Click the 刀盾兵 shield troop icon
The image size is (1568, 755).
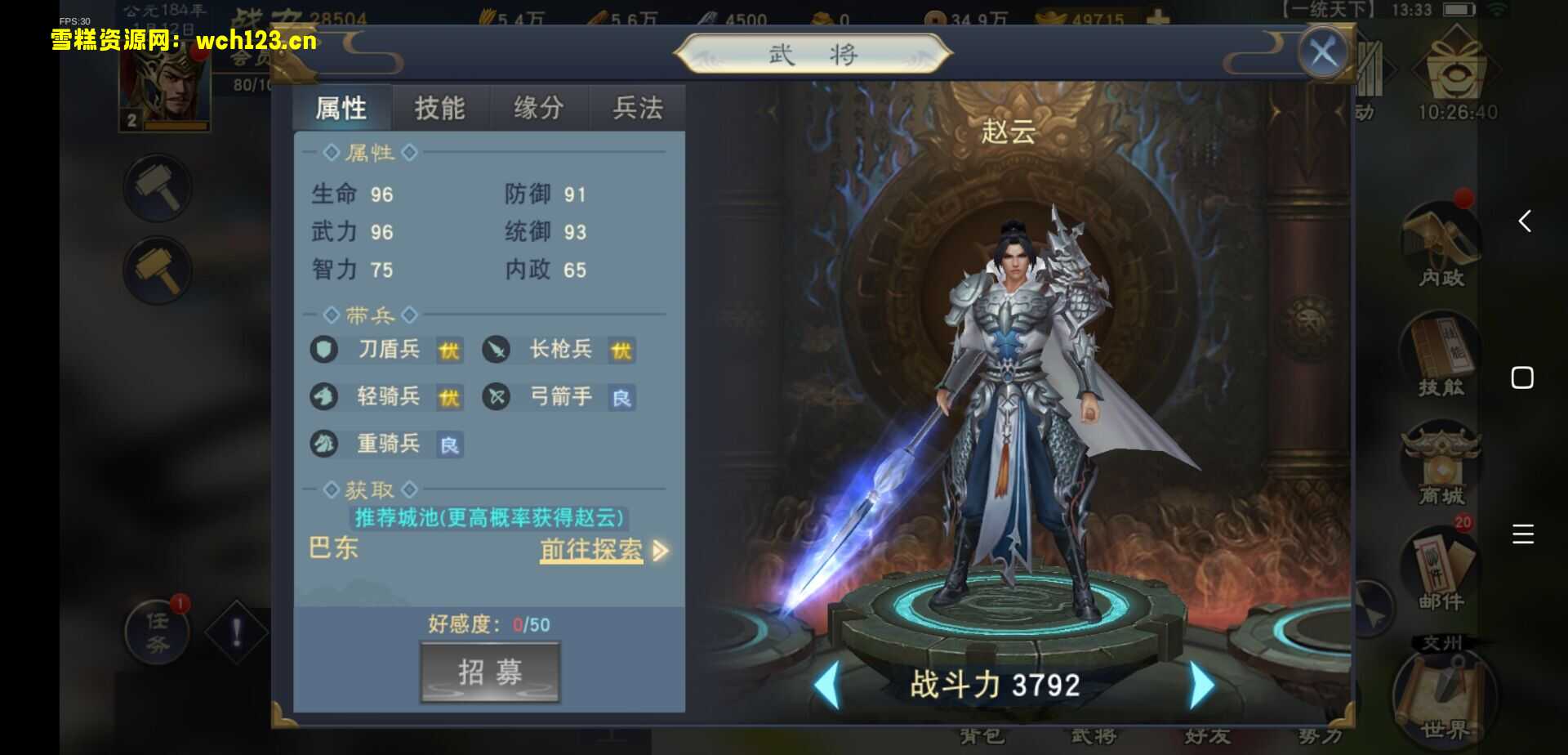(x=323, y=350)
